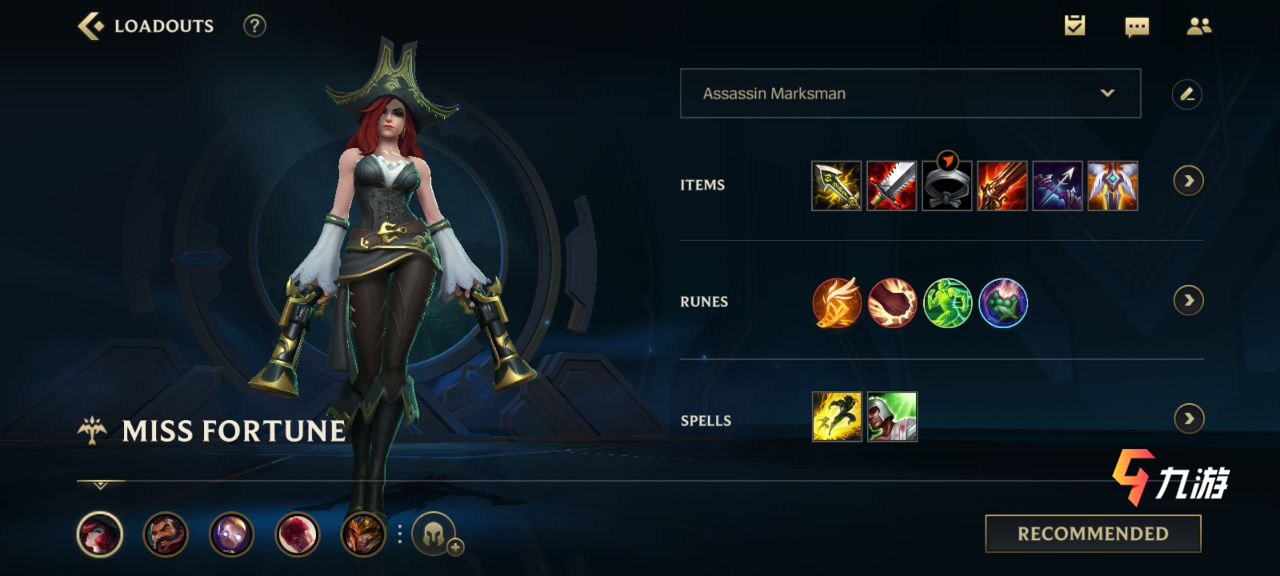
Task: Select the Flash summoner spell
Action: click(x=836, y=417)
